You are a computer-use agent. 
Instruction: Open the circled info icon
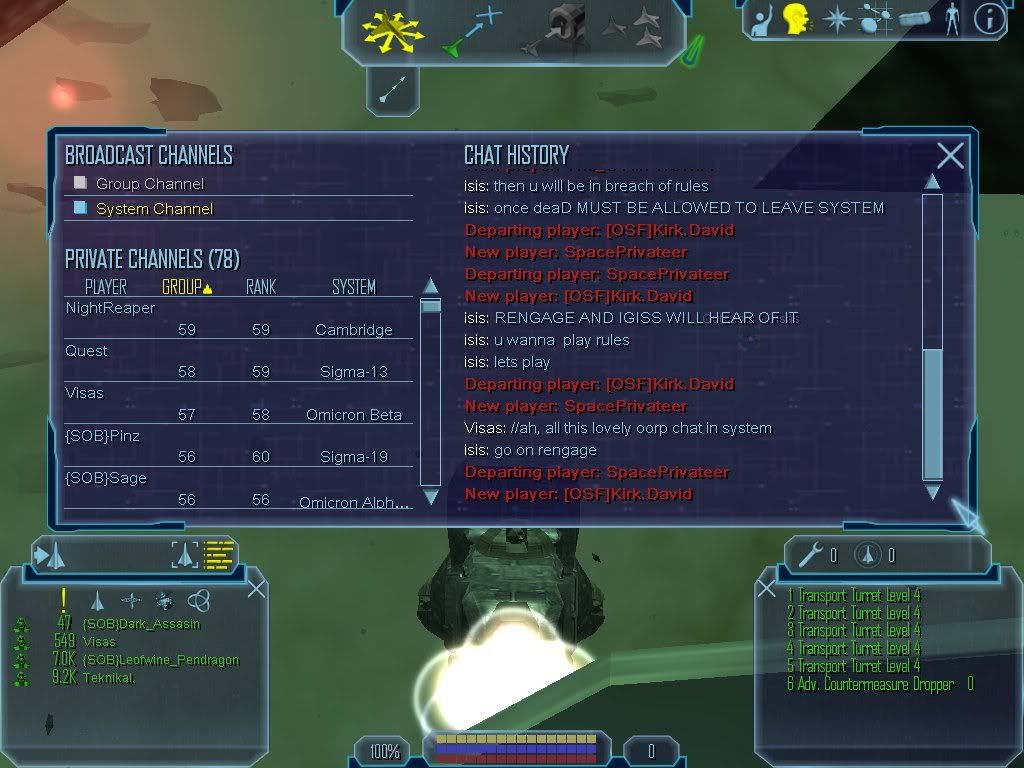pos(989,19)
